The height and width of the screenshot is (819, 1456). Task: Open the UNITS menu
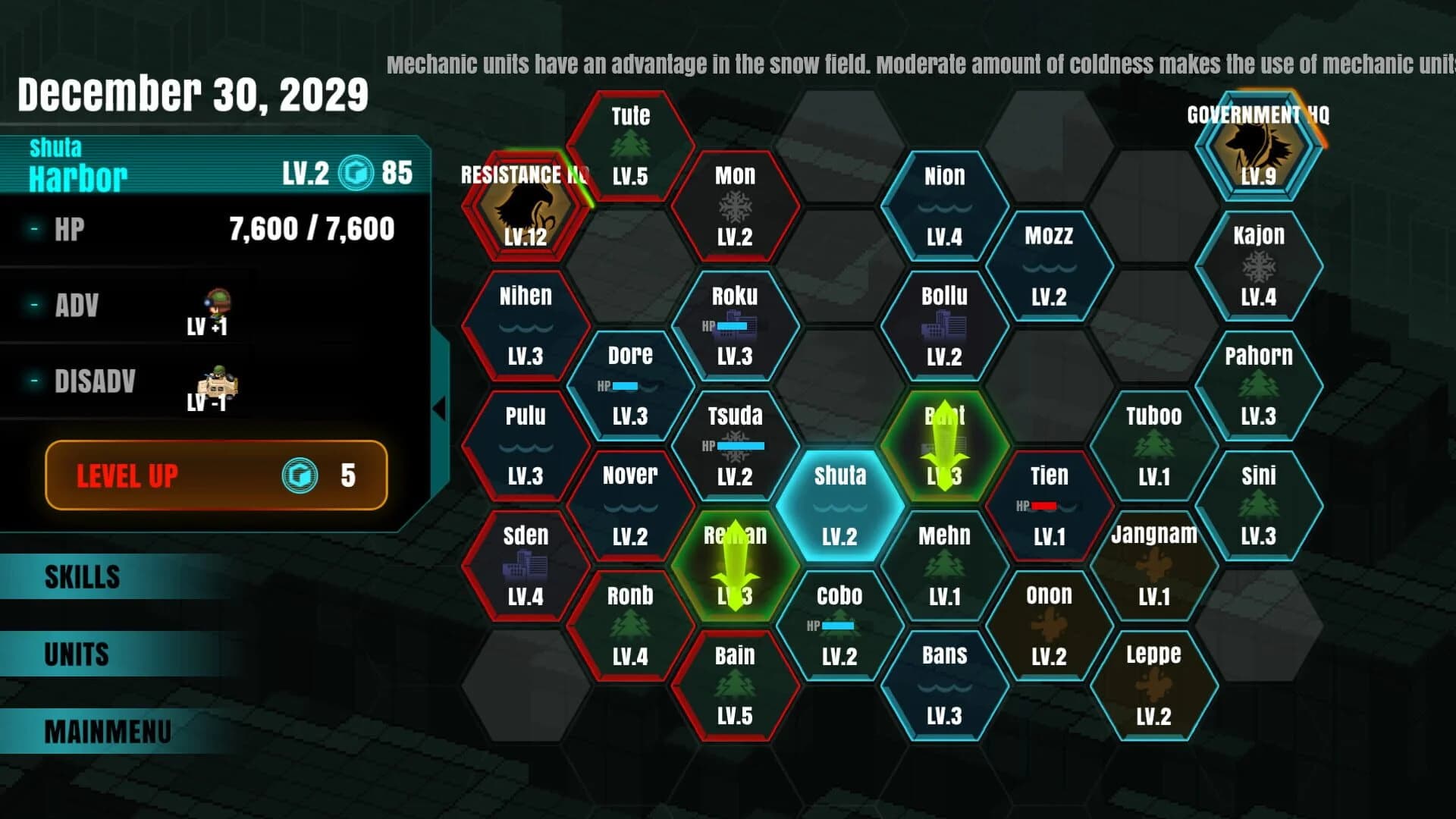pos(76,654)
